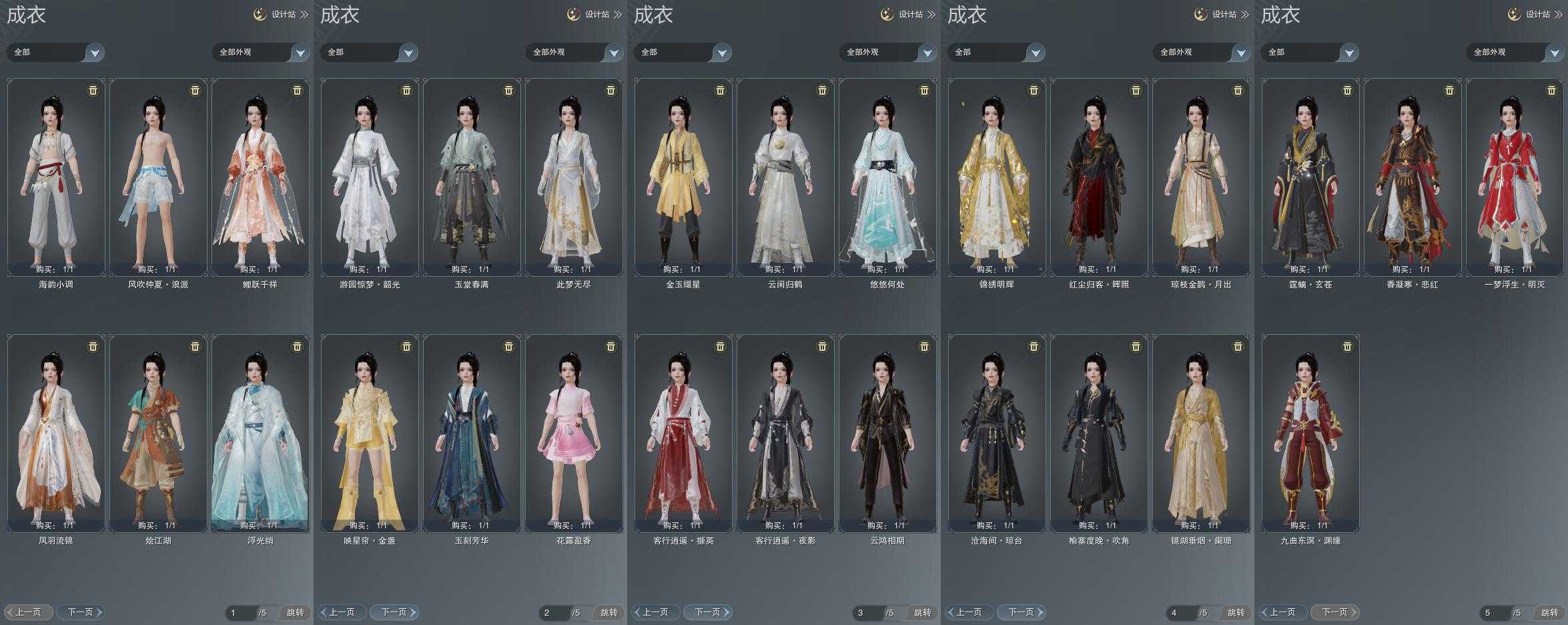The width and height of the screenshot is (1568, 625).
Task: Select the 红尘归客·晖照 outfit card
Action: tap(1099, 177)
